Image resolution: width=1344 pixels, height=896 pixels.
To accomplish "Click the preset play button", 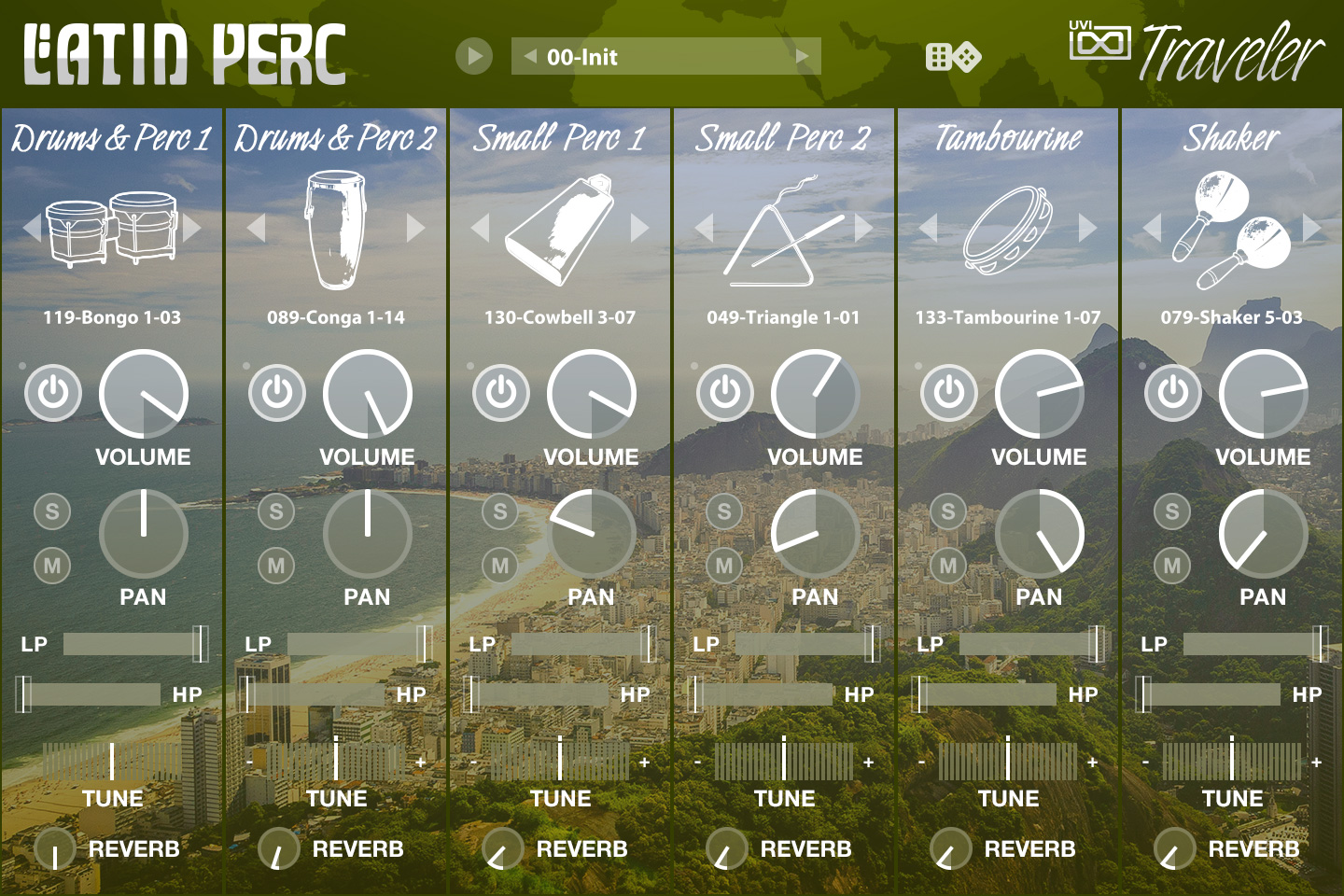I will pyautogui.click(x=475, y=56).
